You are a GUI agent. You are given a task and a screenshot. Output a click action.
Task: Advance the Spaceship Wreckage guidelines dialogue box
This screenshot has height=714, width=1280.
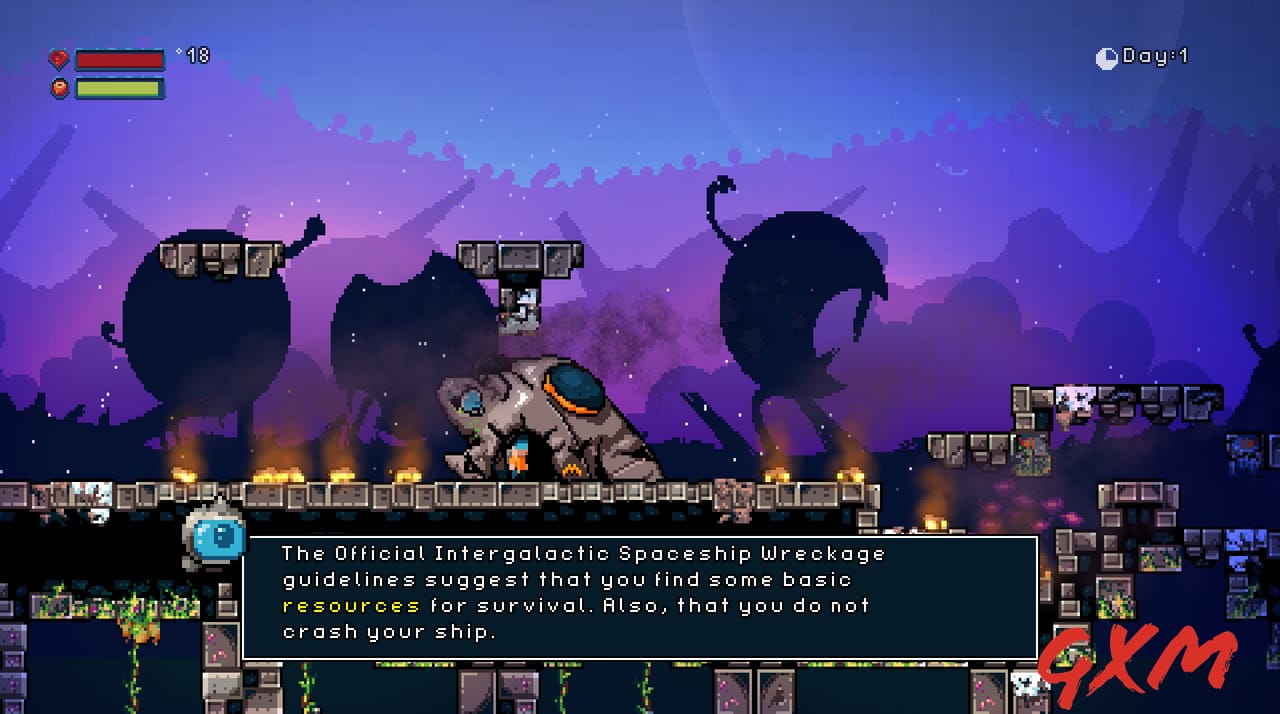[x=640, y=597]
